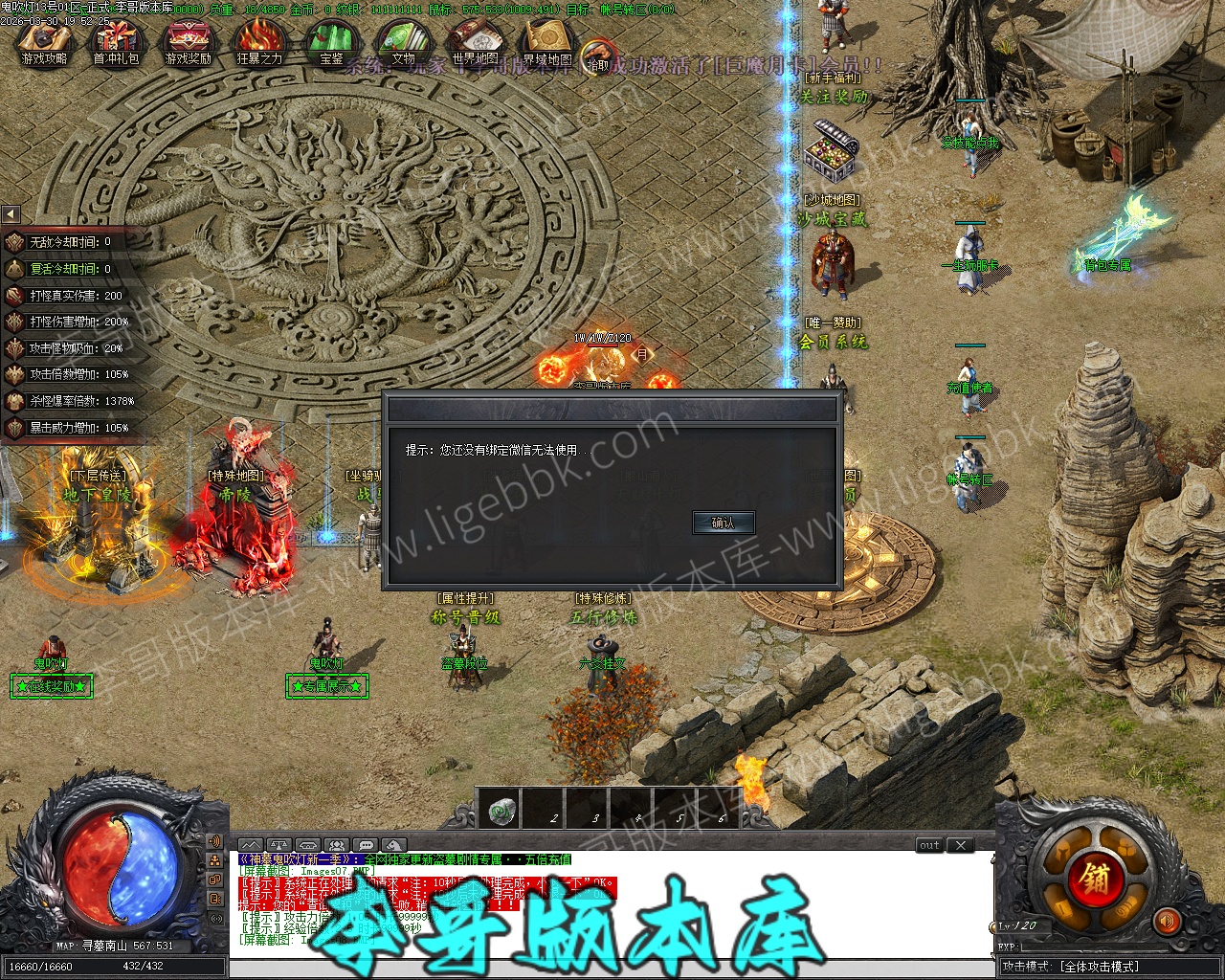Close the chat panel with the X

(x=960, y=845)
